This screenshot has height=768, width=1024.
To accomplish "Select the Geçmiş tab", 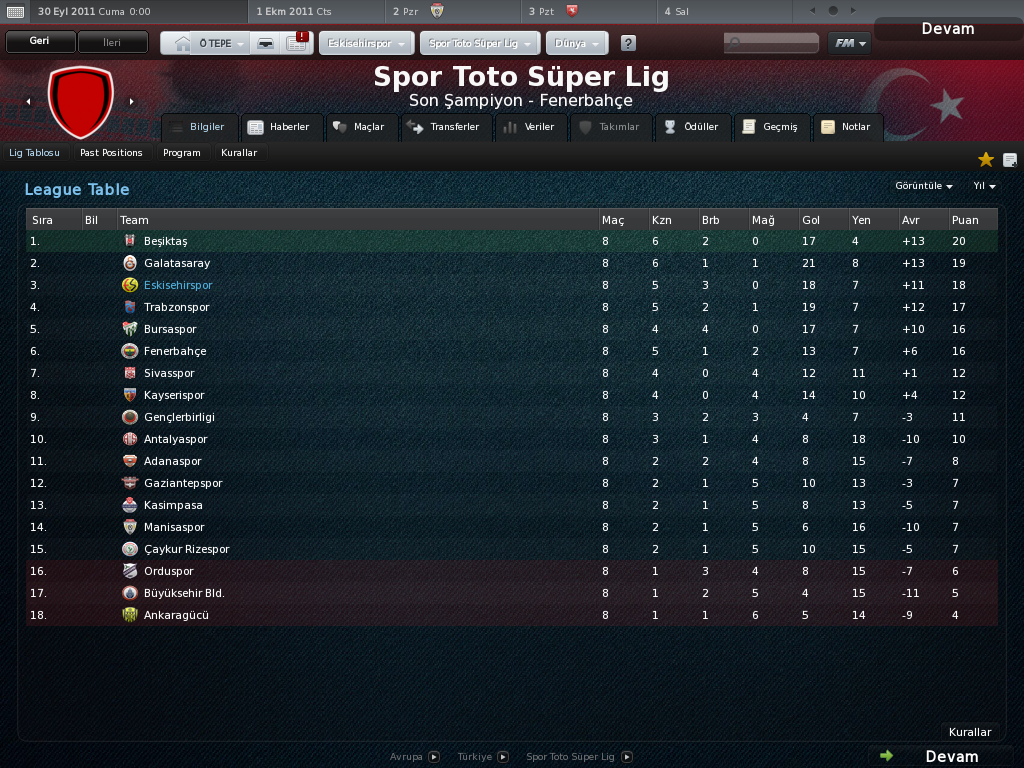I will [770, 127].
